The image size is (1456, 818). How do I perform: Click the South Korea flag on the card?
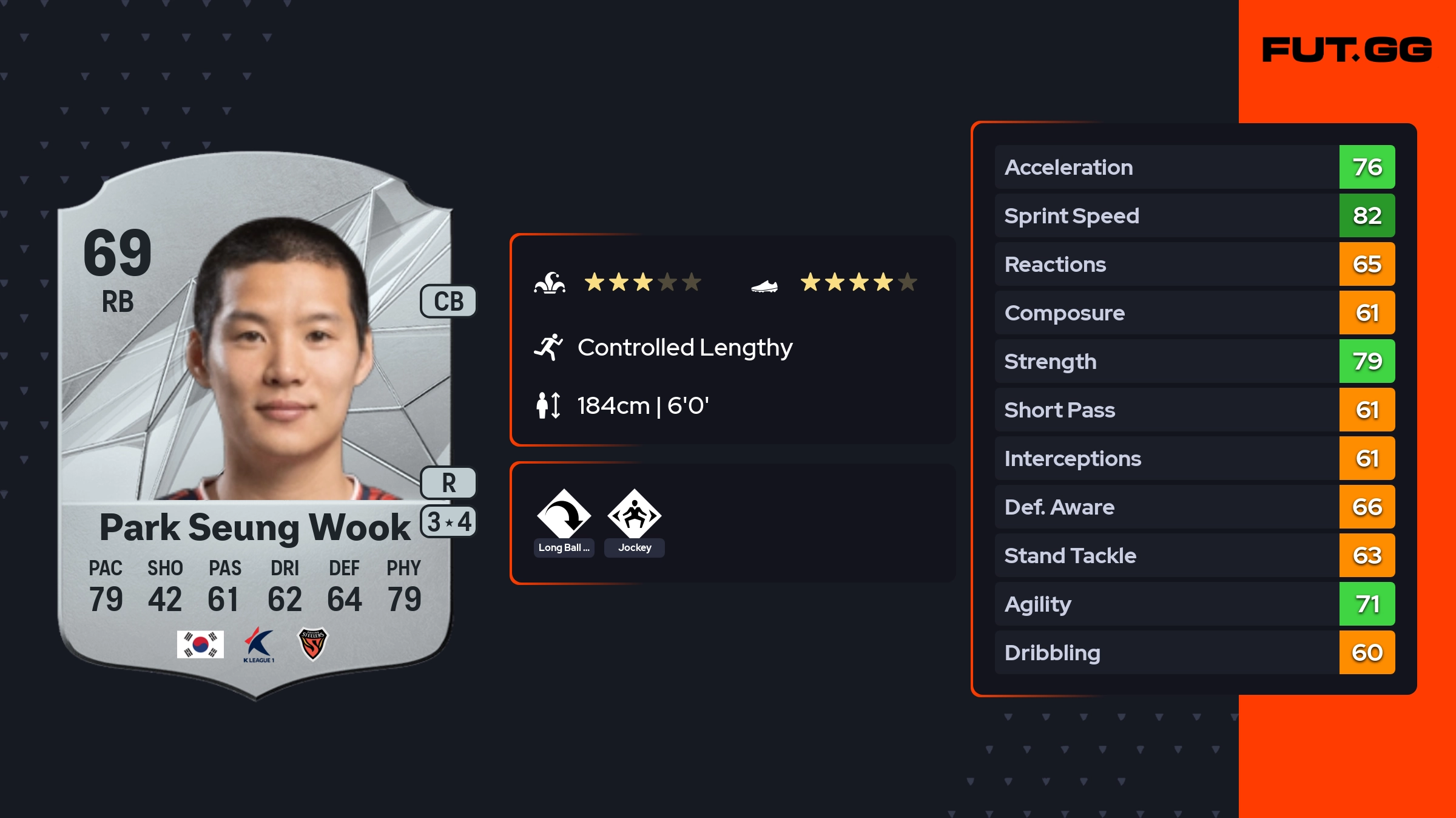tap(200, 644)
